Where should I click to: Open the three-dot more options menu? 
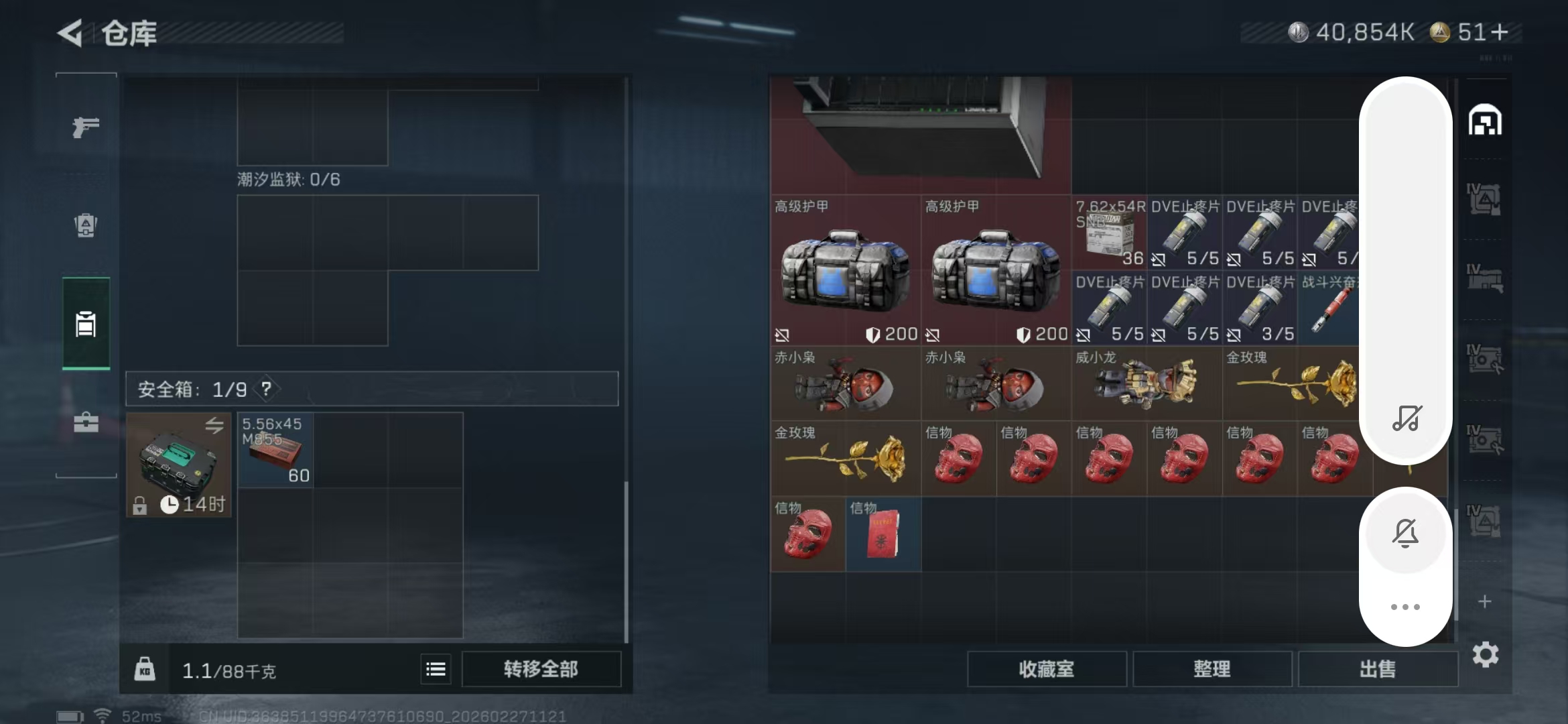point(1406,607)
